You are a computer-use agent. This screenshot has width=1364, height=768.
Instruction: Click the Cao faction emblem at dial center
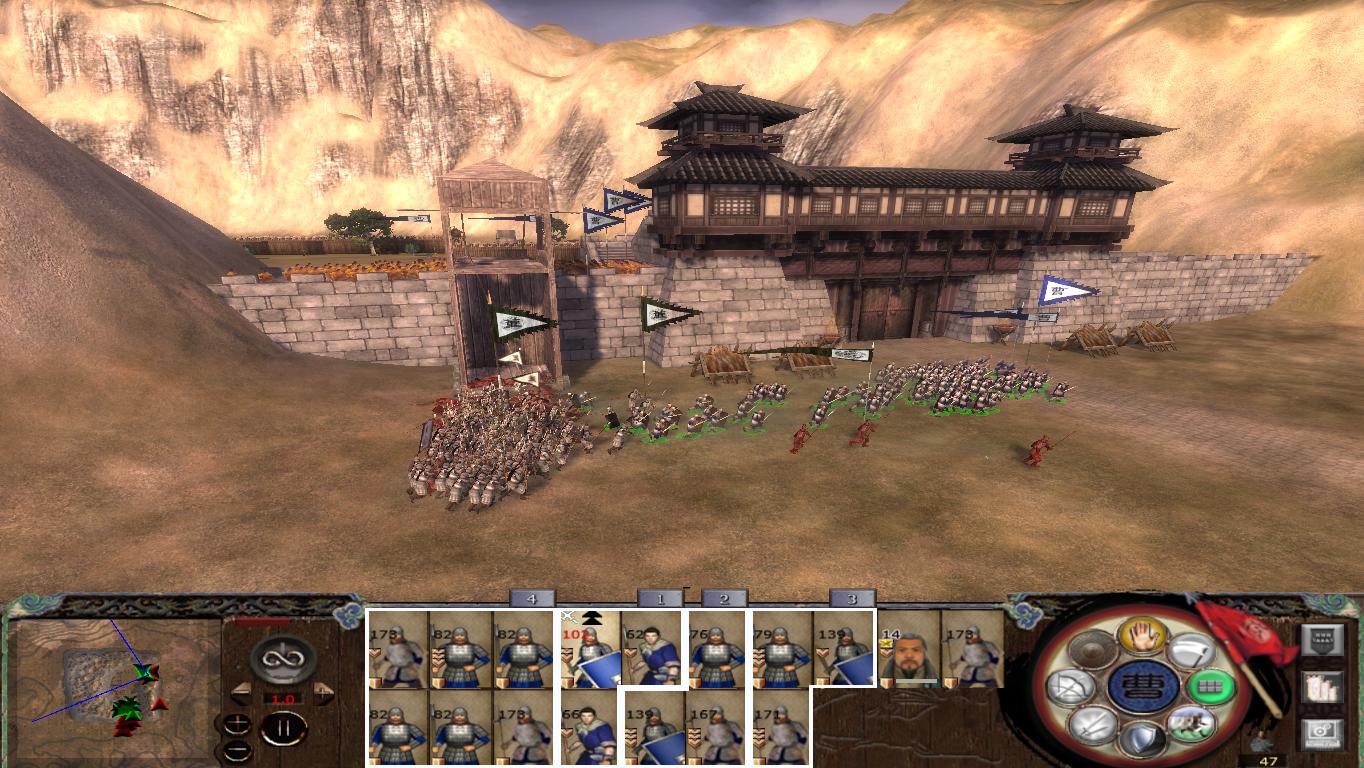tap(1142, 687)
